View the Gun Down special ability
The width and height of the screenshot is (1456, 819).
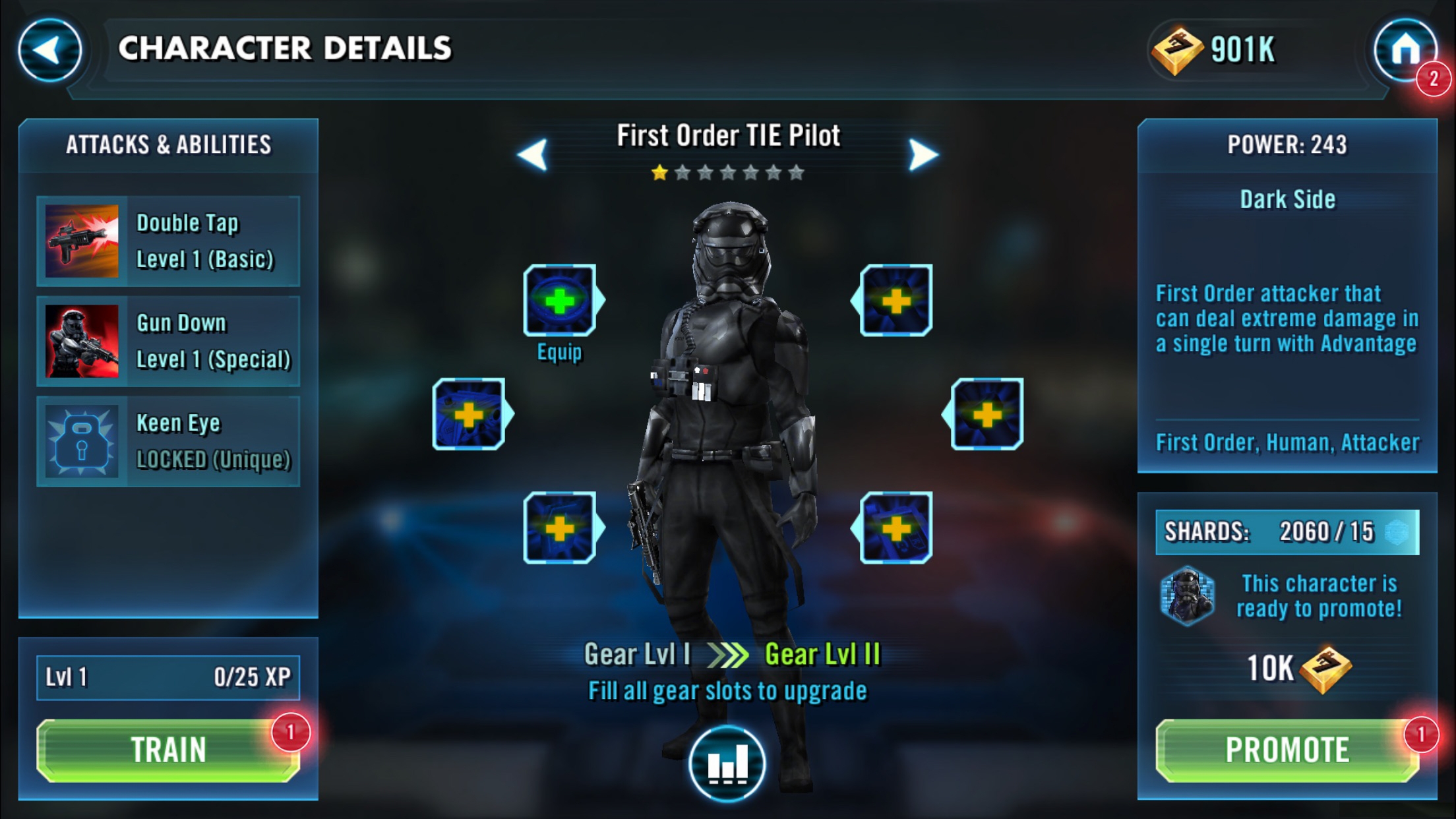[x=168, y=341]
